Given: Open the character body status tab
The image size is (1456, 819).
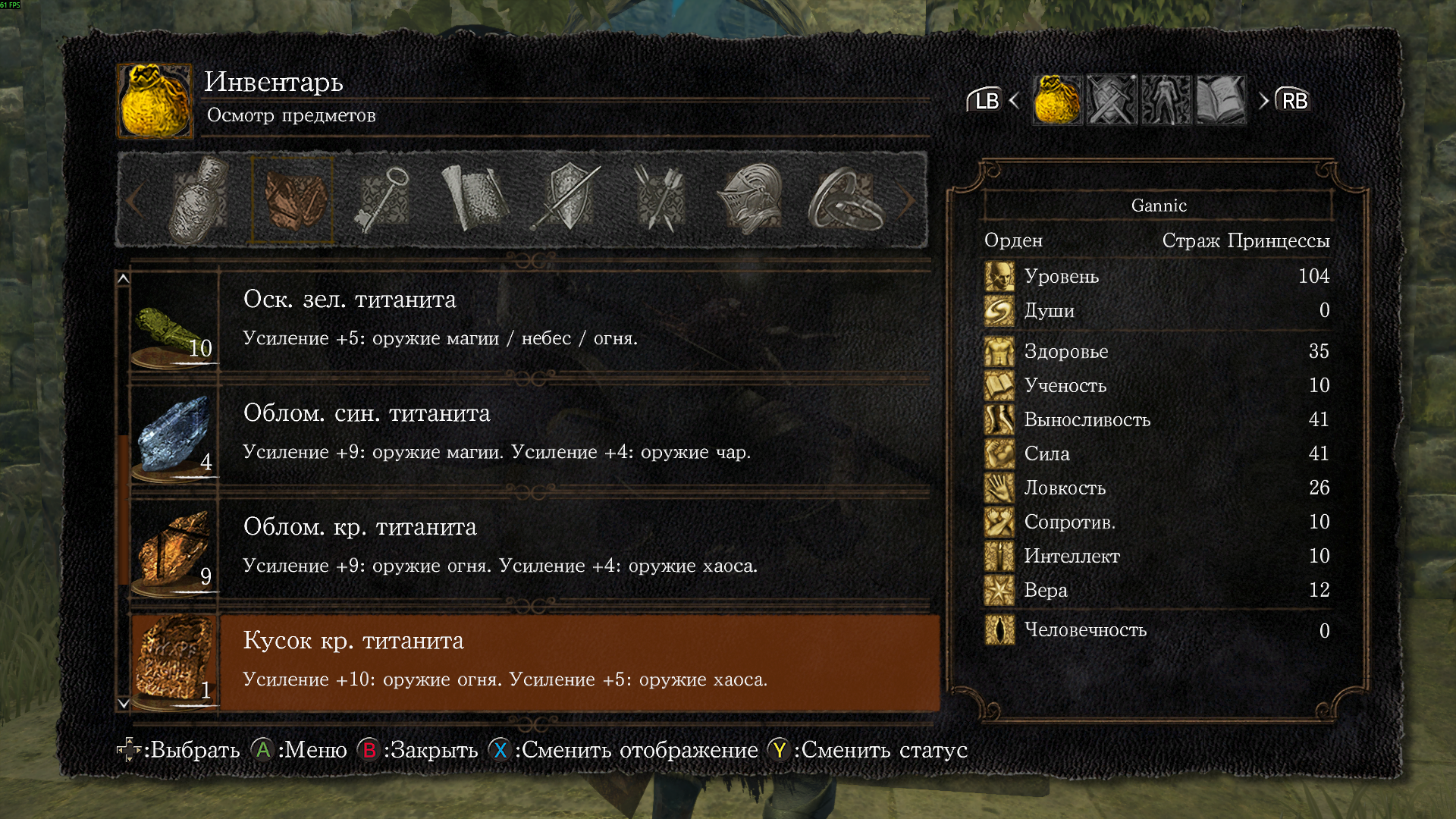Looking at the screenshot, I should click(1166, 99).
